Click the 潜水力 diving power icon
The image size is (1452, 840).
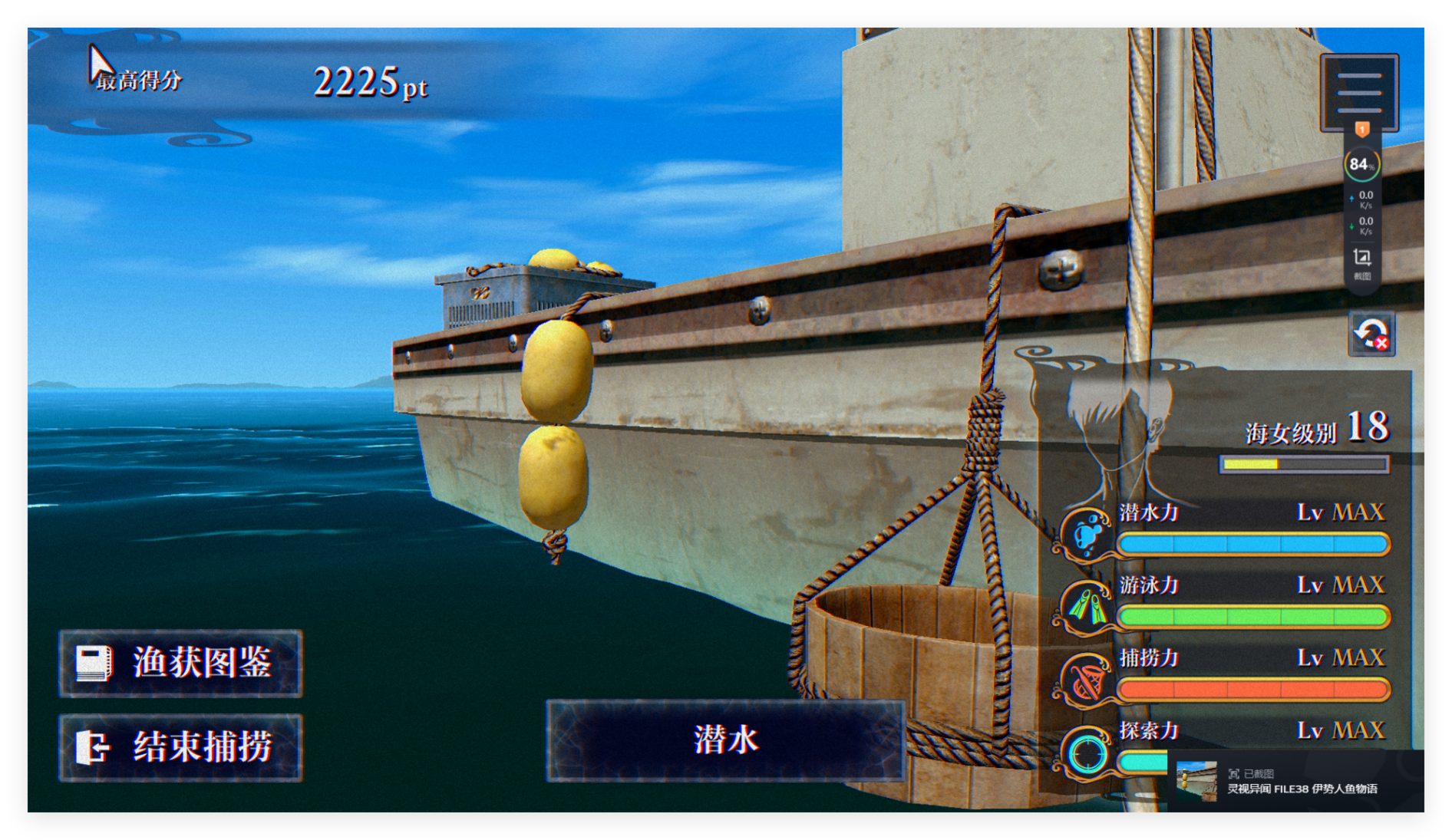coord(1086,534)
